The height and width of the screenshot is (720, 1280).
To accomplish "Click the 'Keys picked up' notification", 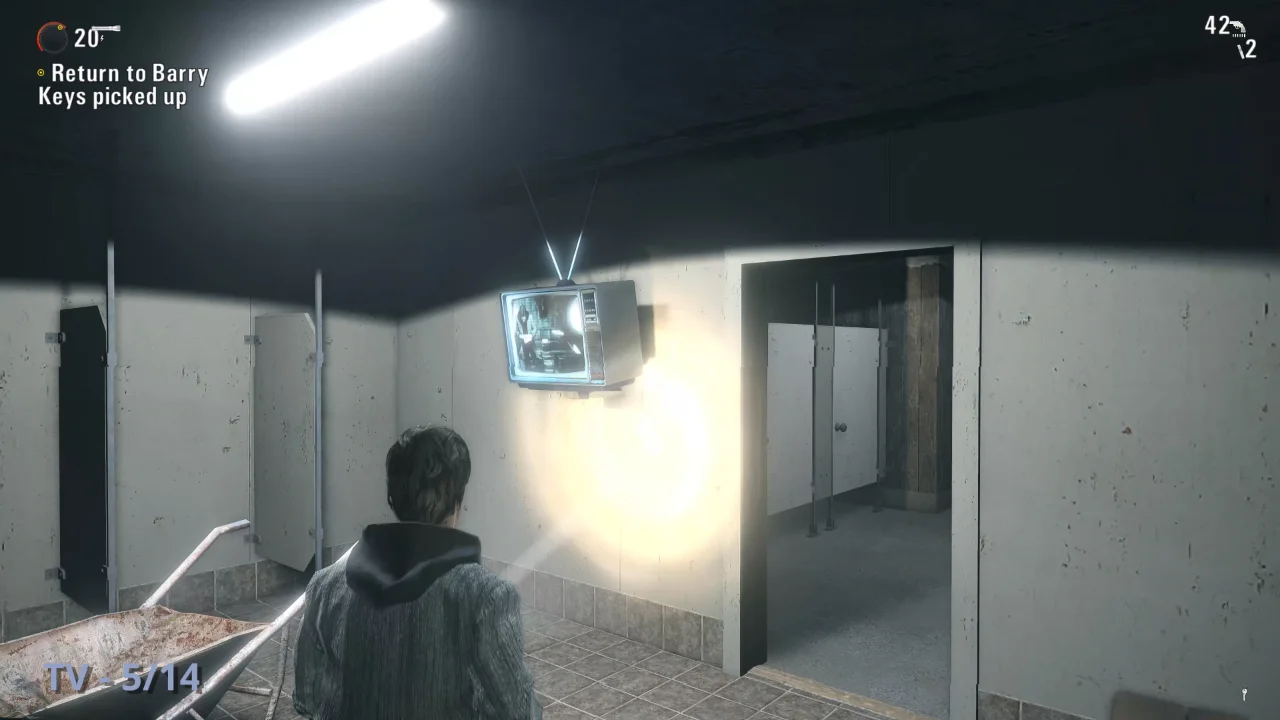I will (110, 99).
